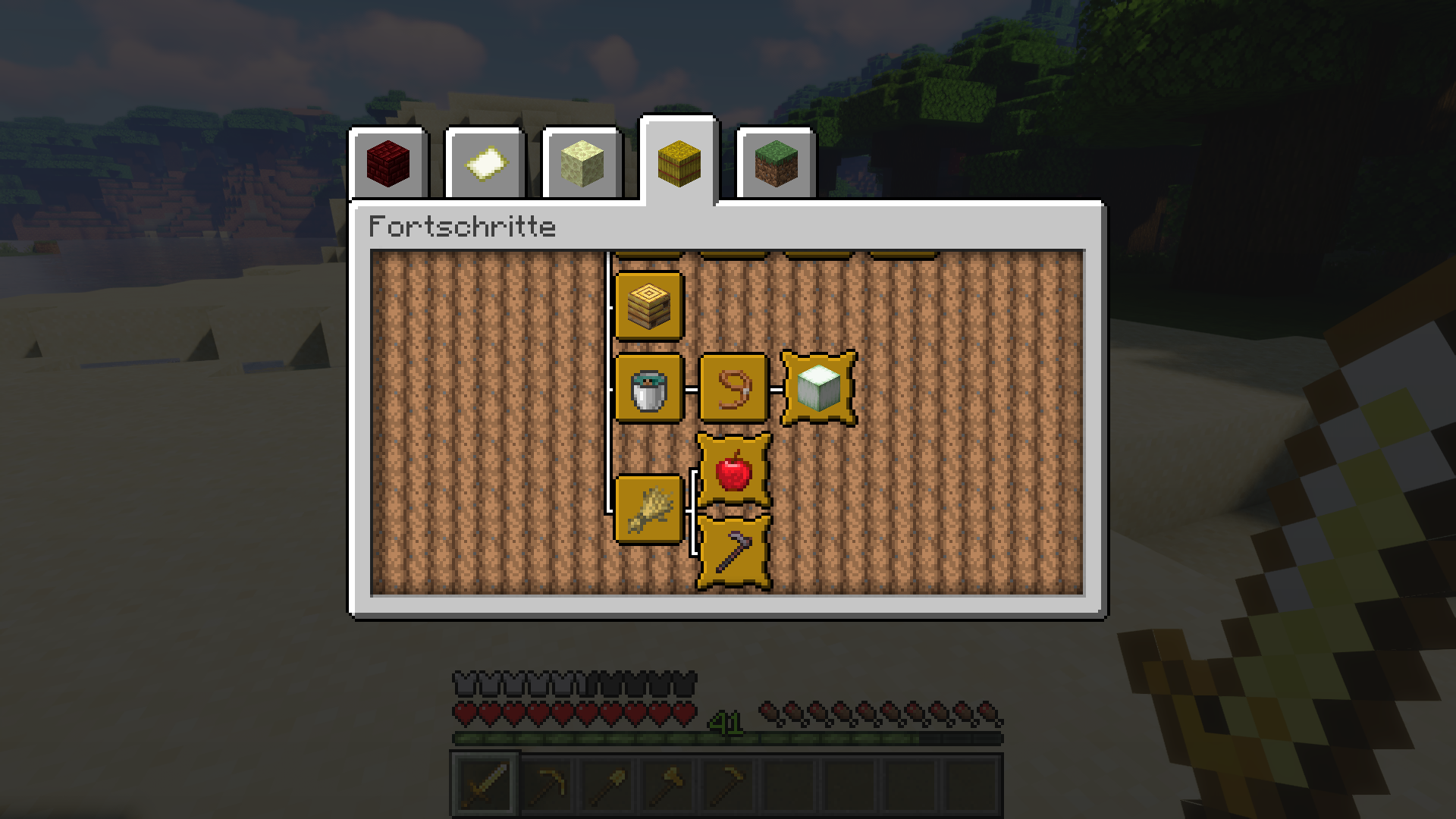Open the Nether bricks advancements tab

point(388,162)
